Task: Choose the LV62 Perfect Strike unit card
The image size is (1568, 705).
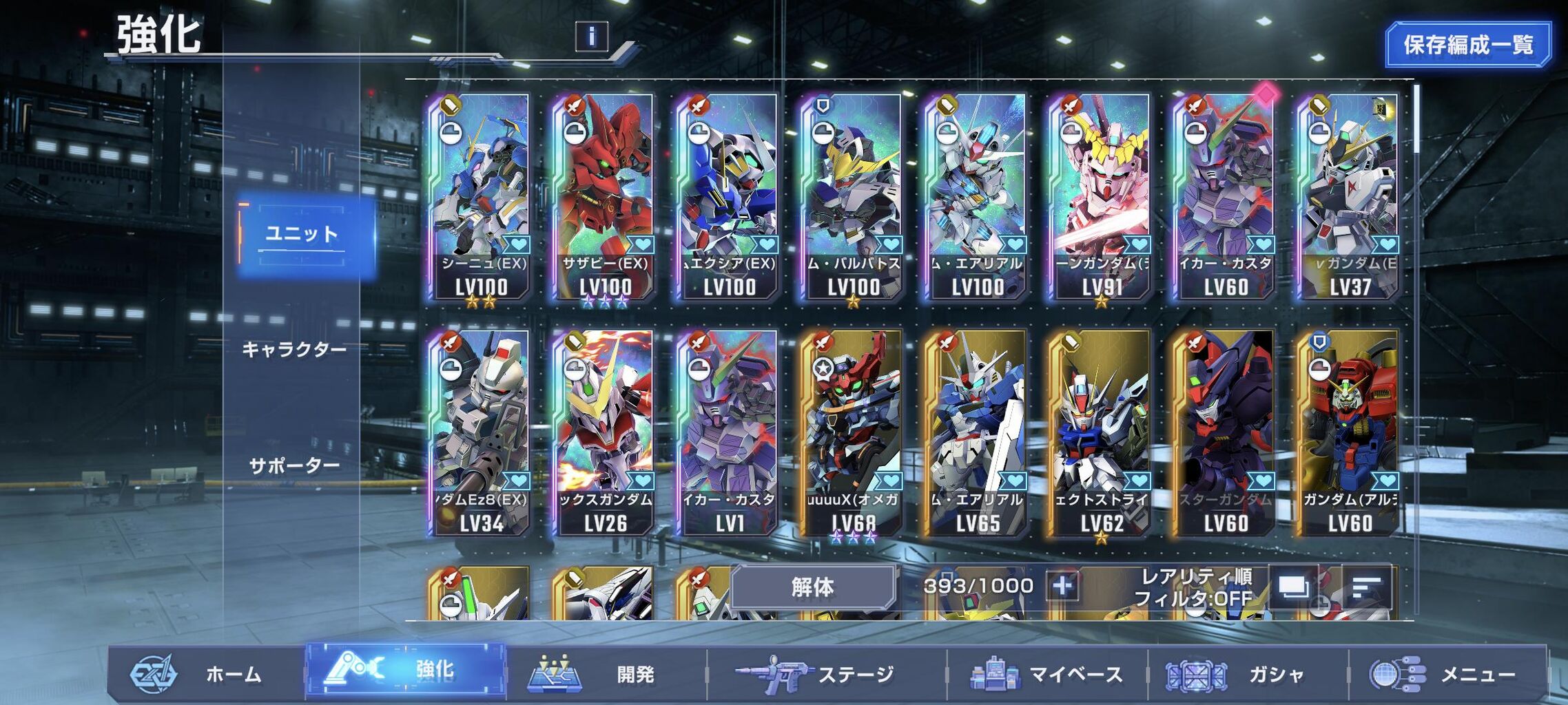Action: tap(1100, 432)
